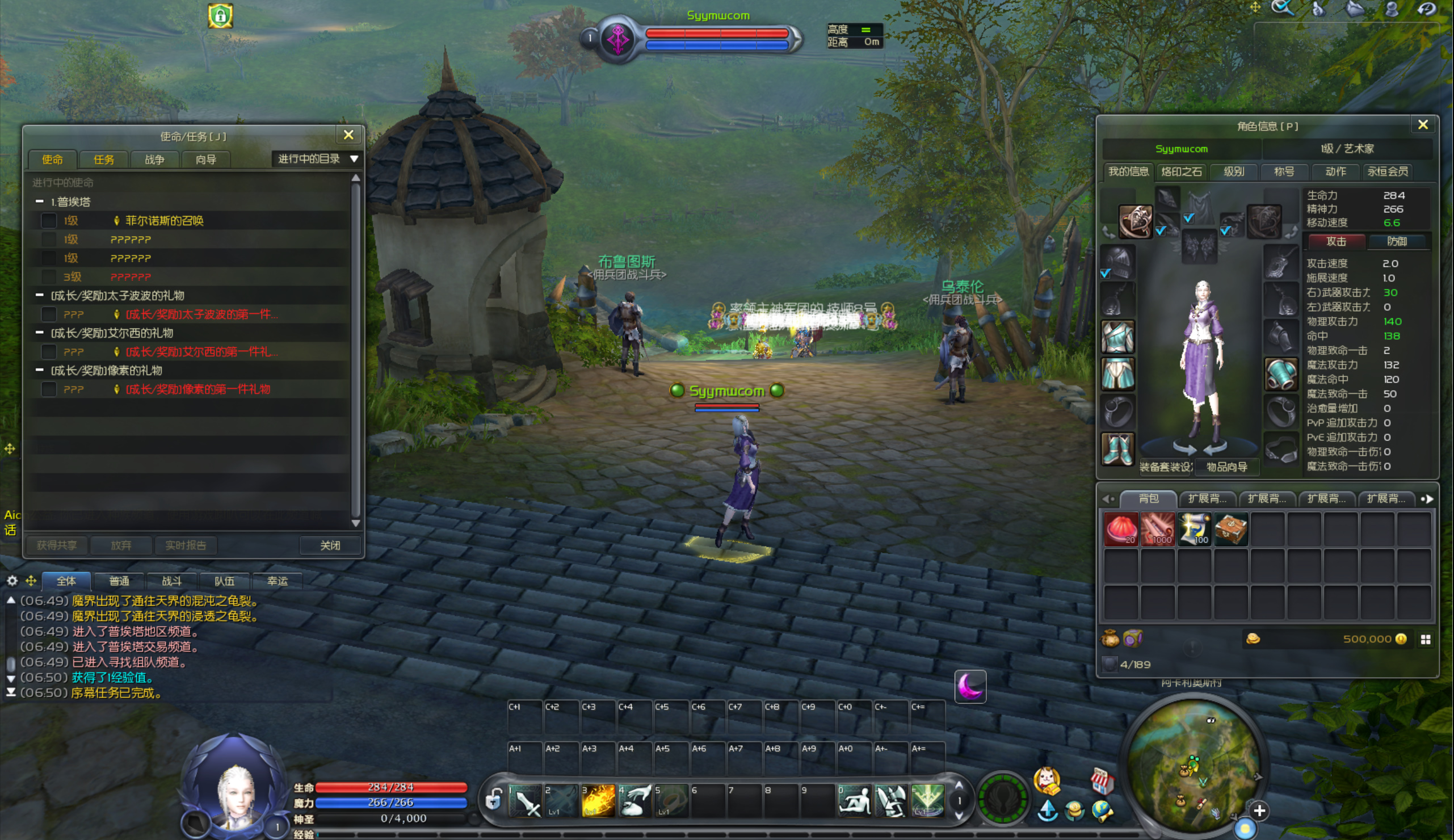Open the 物品向导 item guide
Viewport: 1454px width, 840px height.
pos(1227,467)
